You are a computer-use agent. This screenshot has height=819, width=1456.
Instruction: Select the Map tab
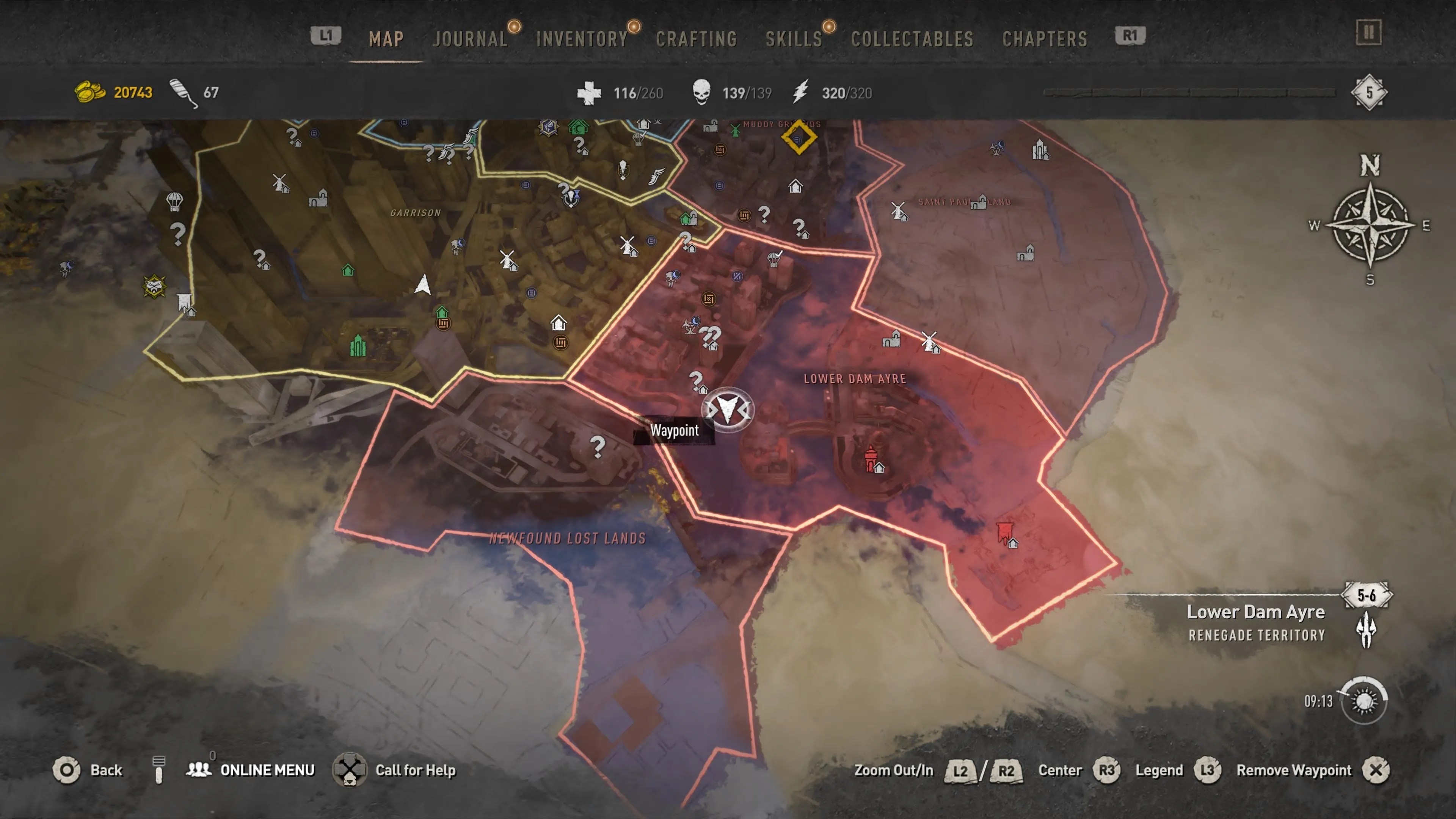click(x=386, y=39)
